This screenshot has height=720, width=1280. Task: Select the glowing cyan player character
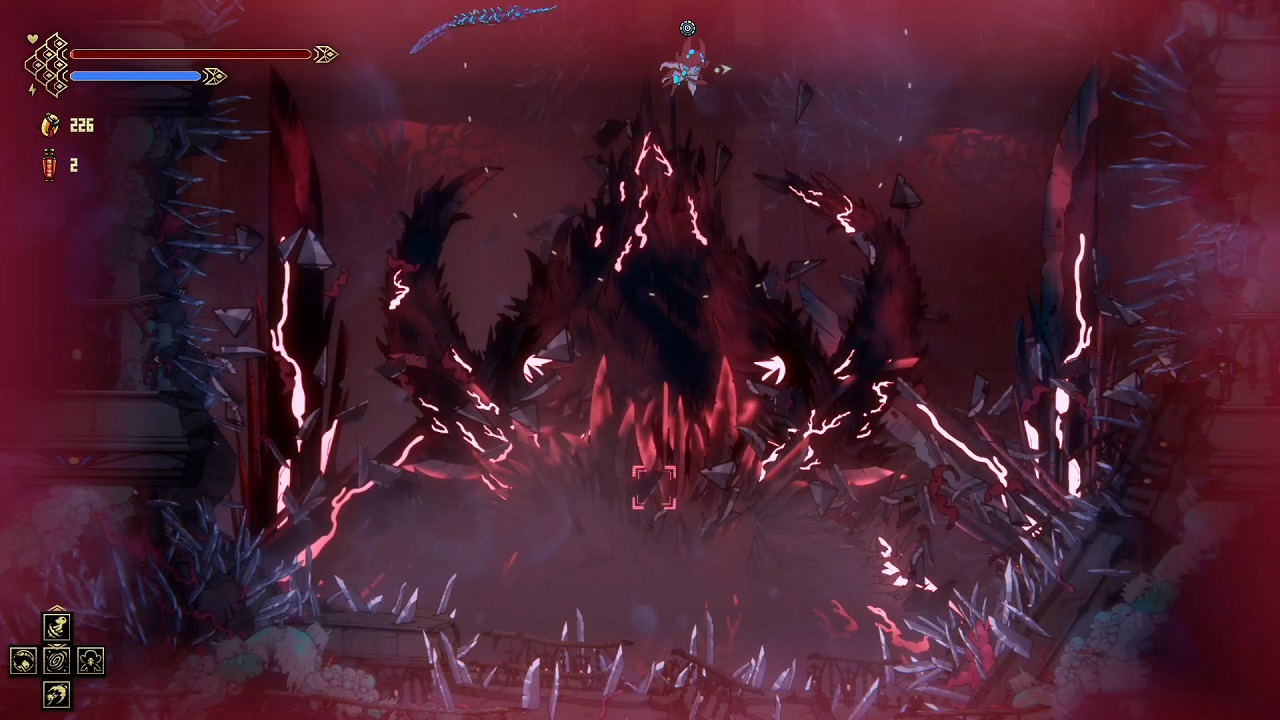(685, 65)
